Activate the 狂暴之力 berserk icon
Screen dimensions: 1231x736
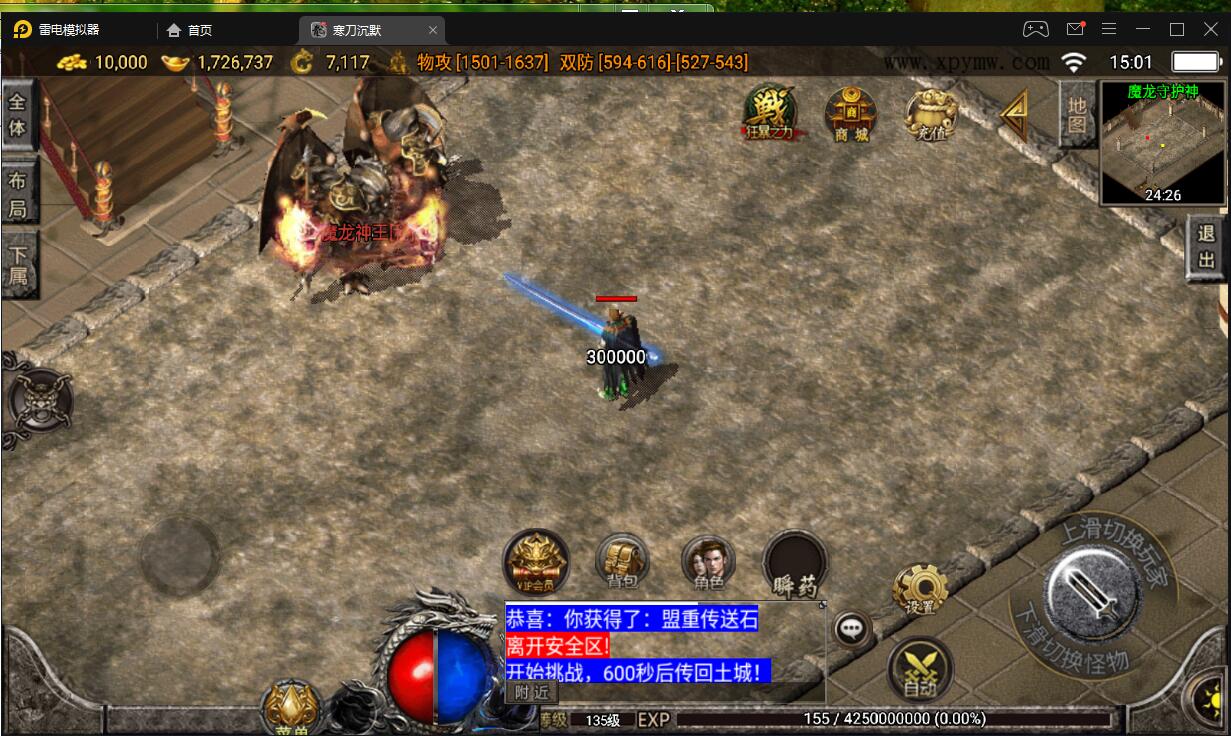[770, 113]
